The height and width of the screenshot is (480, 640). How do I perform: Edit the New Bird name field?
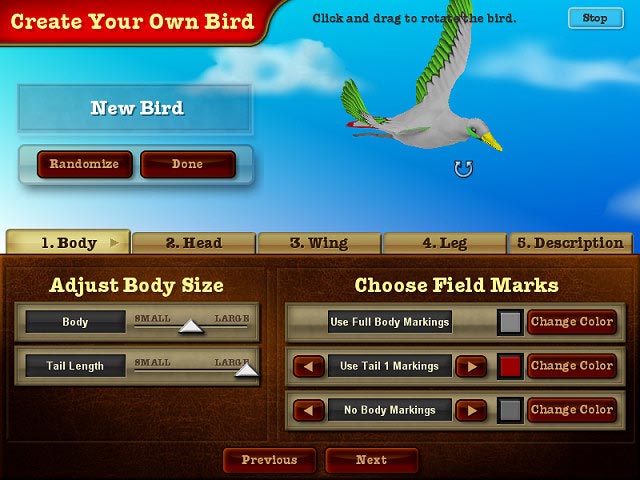pyautogui.click(x=136, y=109)
